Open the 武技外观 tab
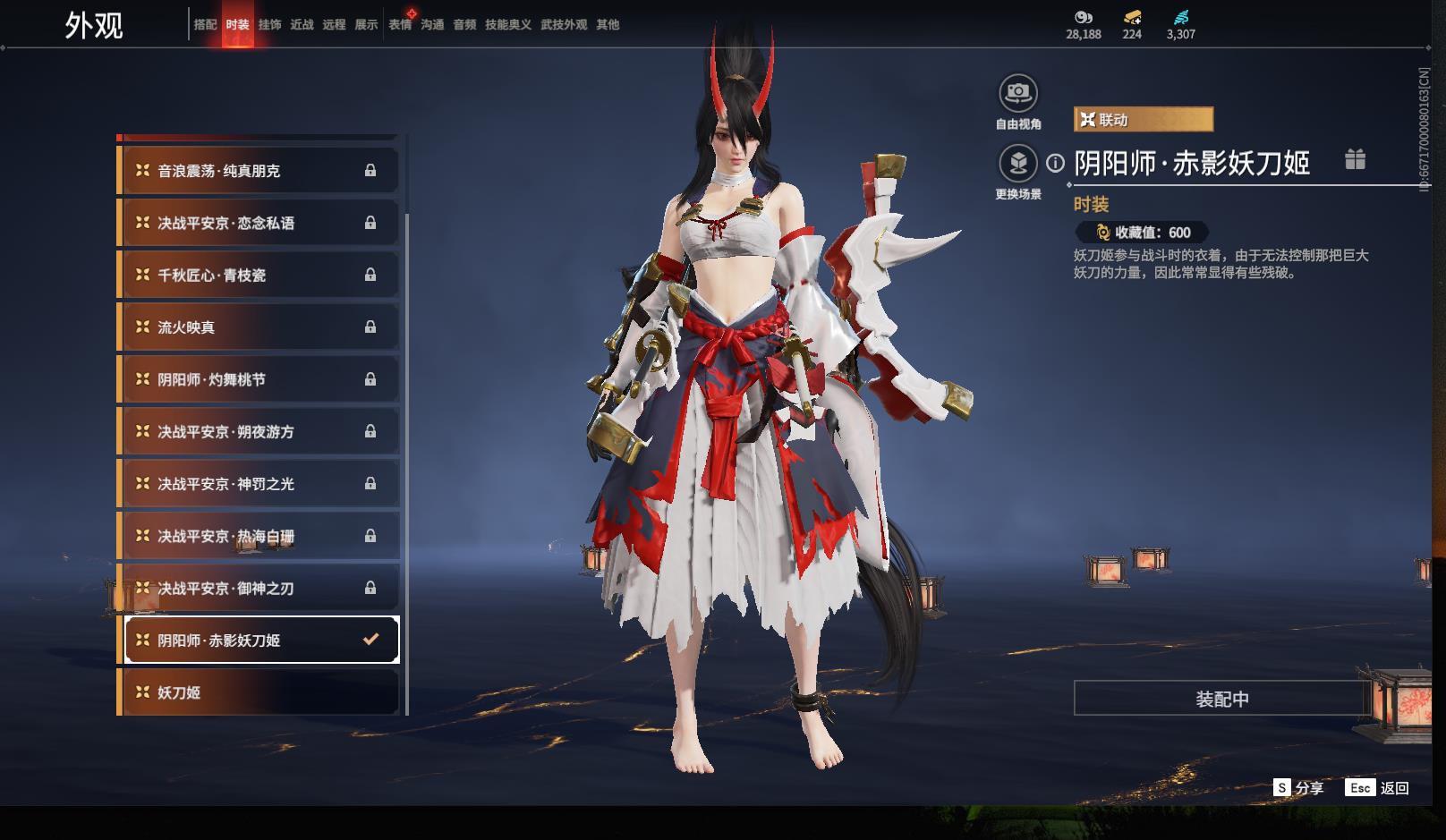The image size is (1446, 840). coord(564,25)
